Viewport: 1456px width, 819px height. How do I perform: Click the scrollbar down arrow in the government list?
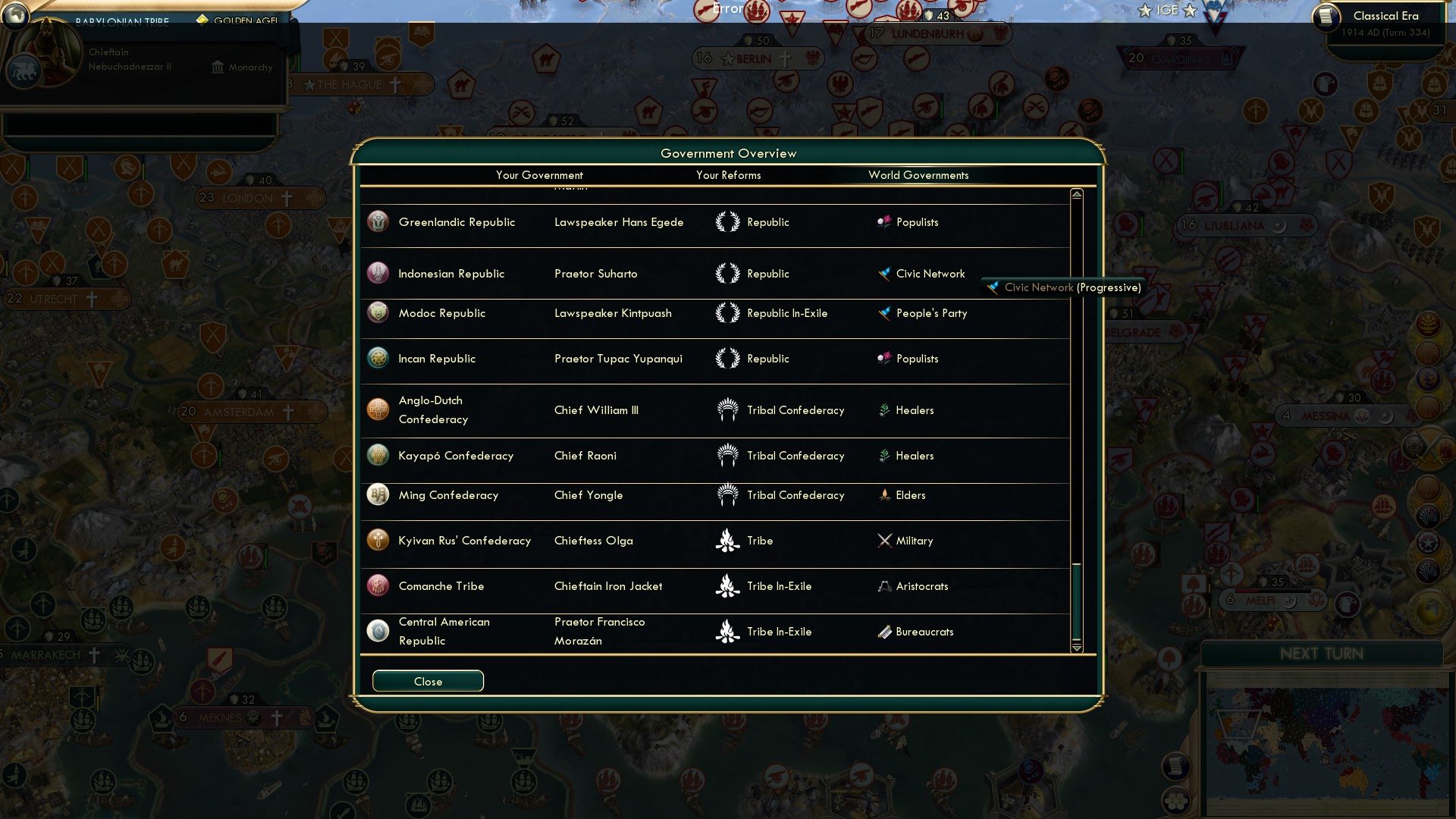click(x=1075, y=648)
